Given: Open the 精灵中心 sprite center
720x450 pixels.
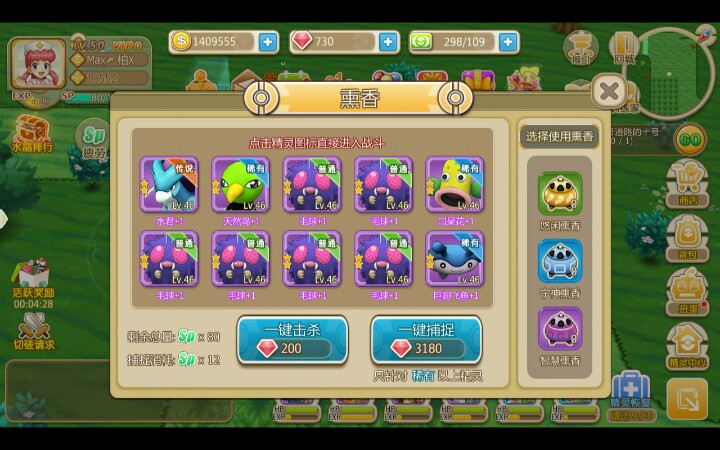Looking at the screenshot, I should tap(687, 342).
